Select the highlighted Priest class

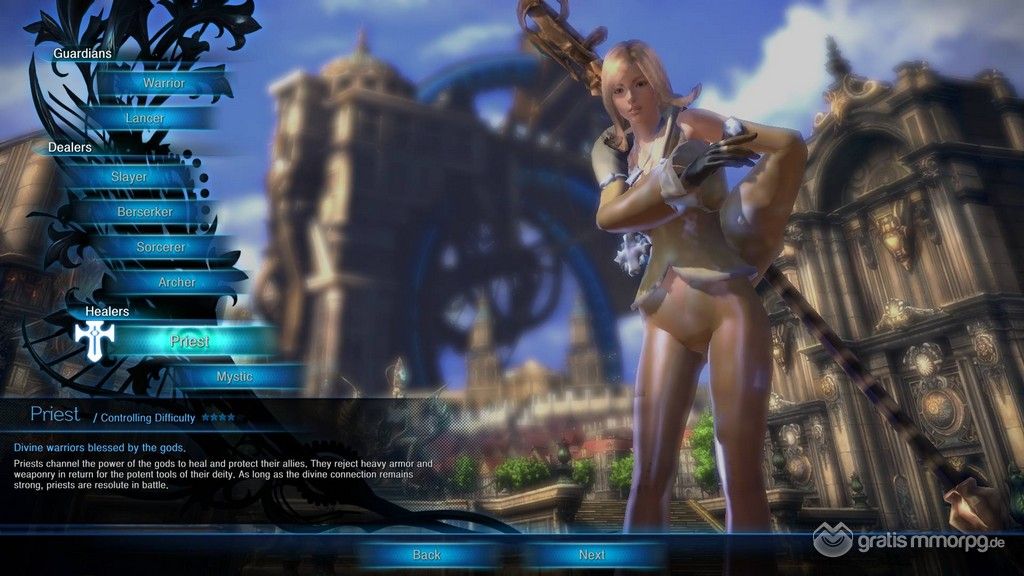point(189,341)
